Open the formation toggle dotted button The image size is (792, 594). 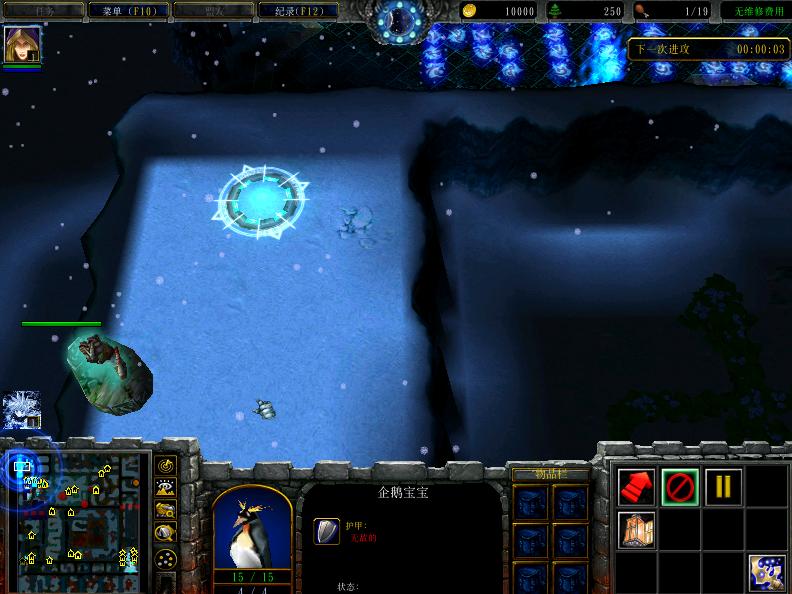pyautogui.click(x=166, y=558)
